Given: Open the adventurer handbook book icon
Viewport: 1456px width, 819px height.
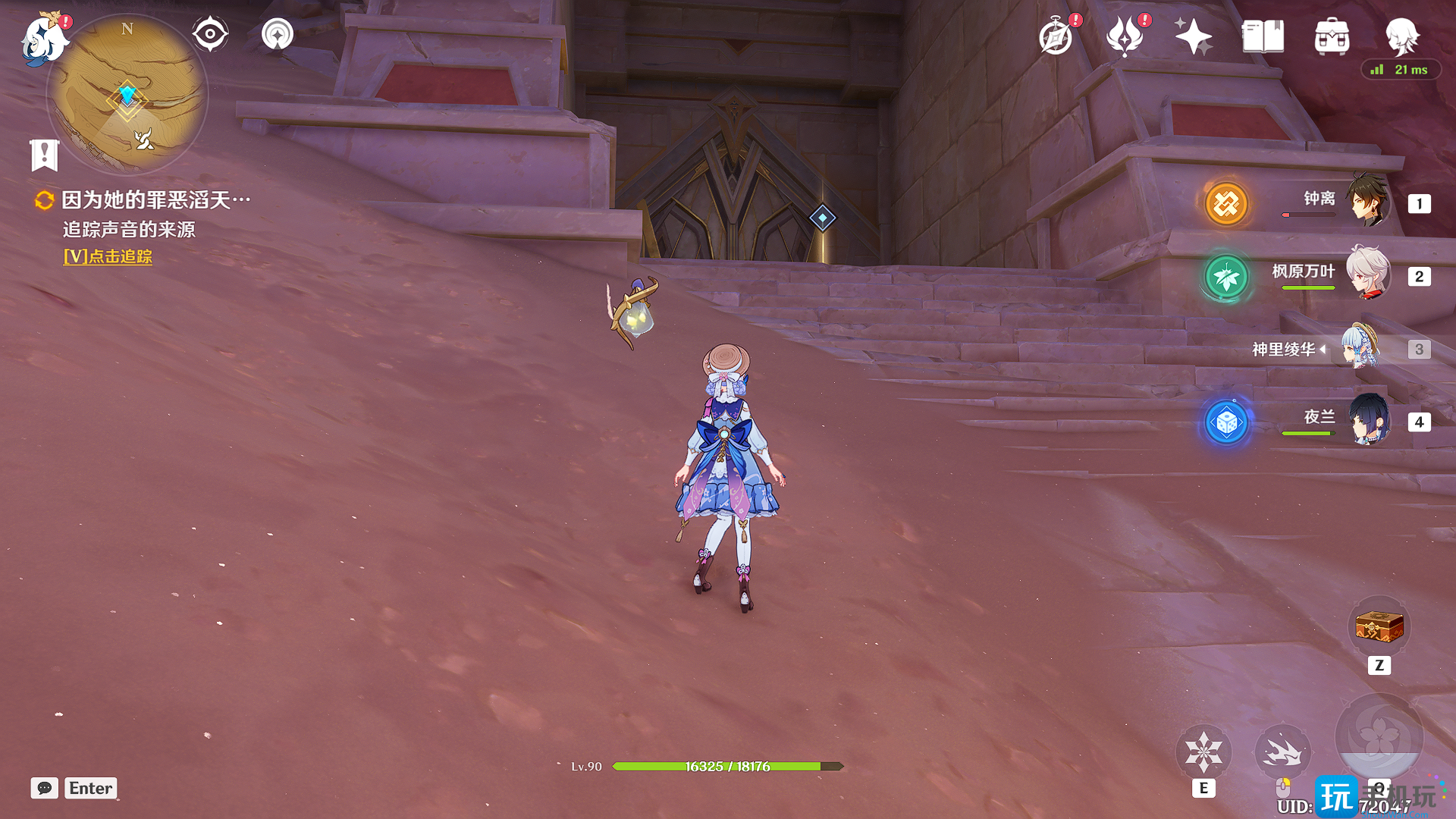Looking at the screenshot, I should pos(1263,36).
